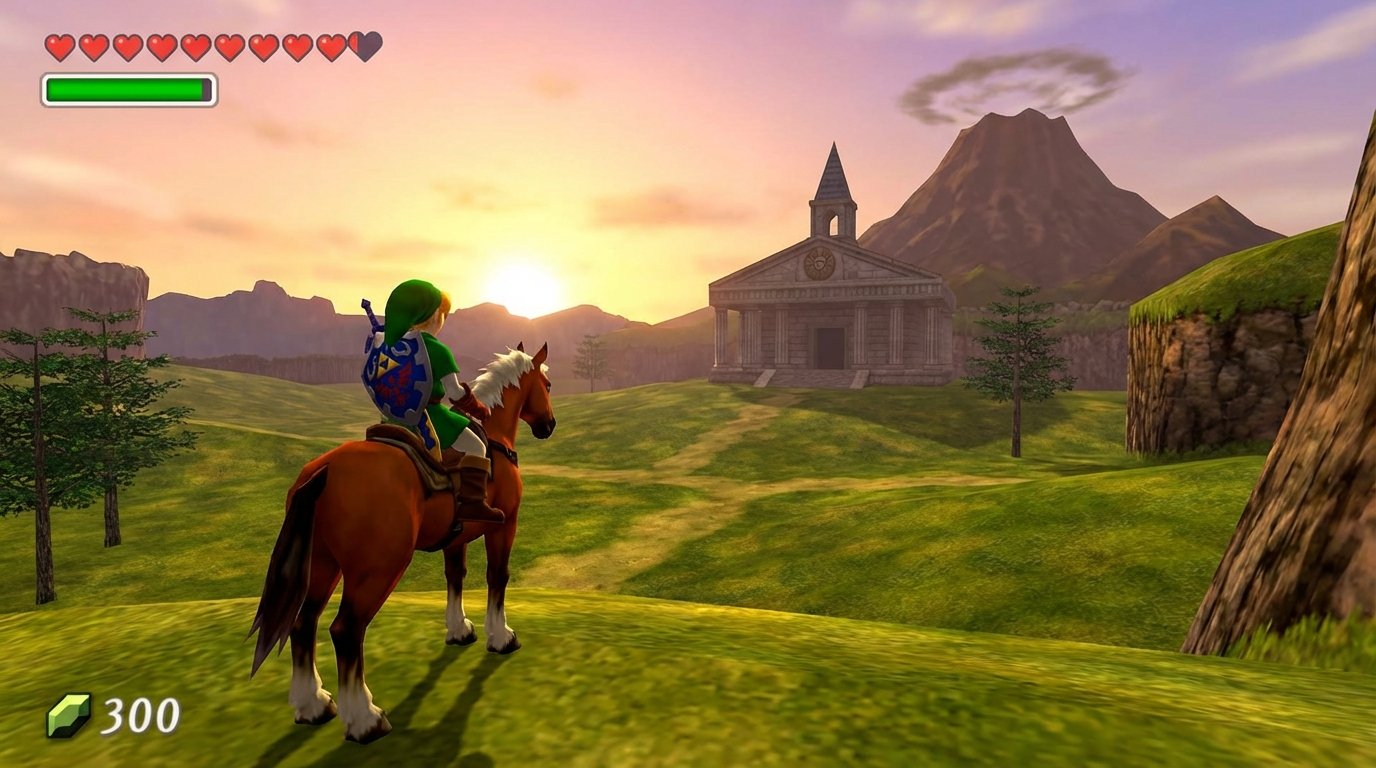Select the first heart in the health meter
Image resolution: width=1376 pixels, height=768 pixels.
point(59,44)
